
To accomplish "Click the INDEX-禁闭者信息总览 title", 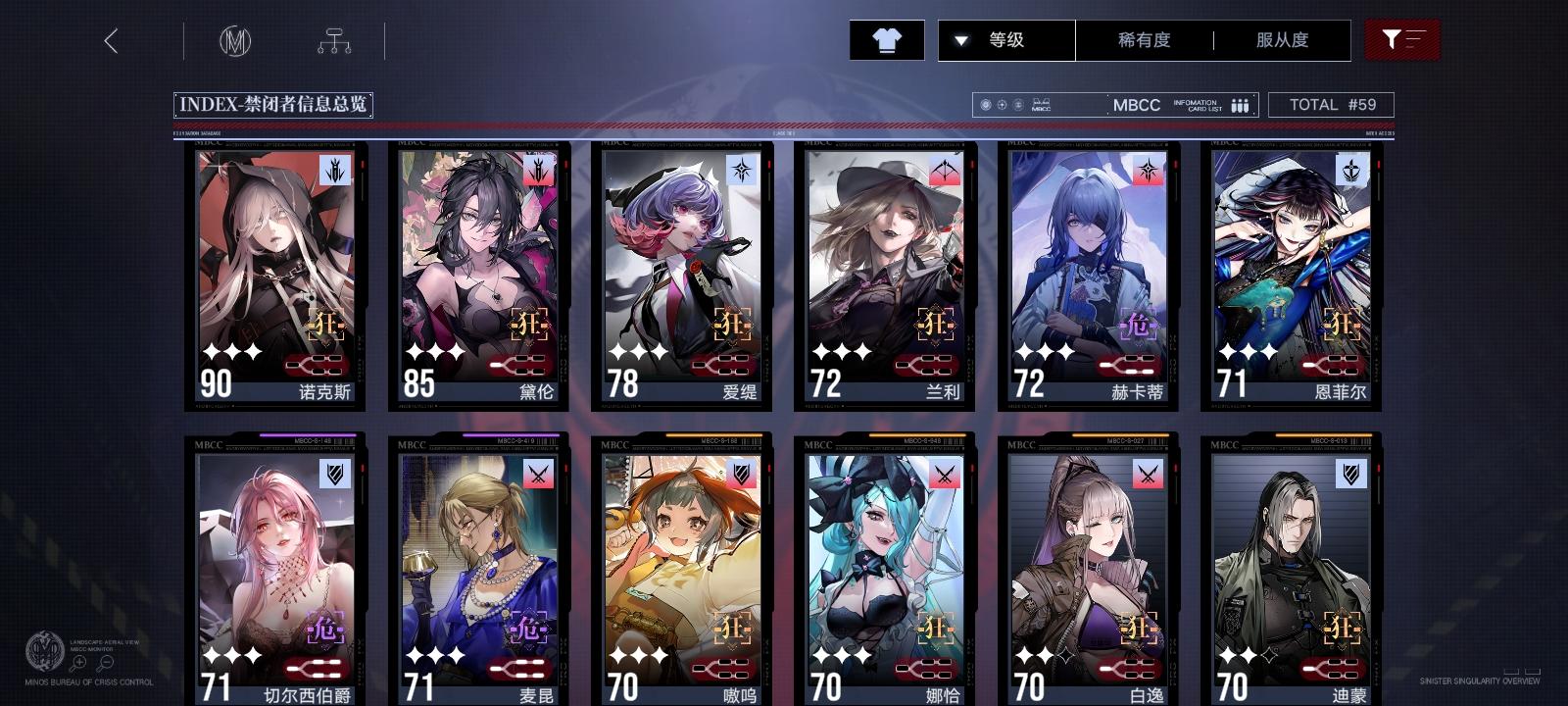I will click(276, 102).
